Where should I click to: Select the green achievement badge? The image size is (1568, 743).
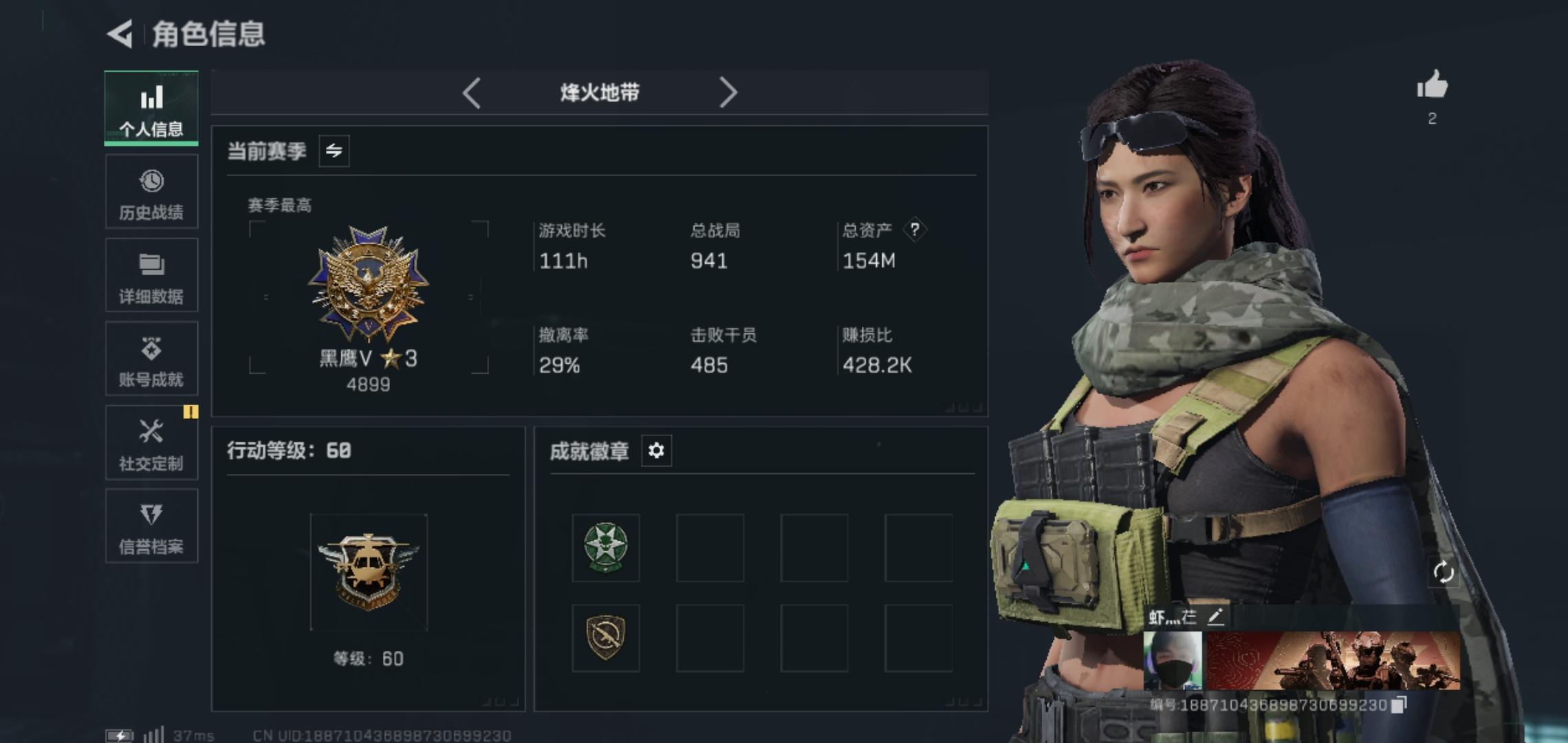coord(605,548)
